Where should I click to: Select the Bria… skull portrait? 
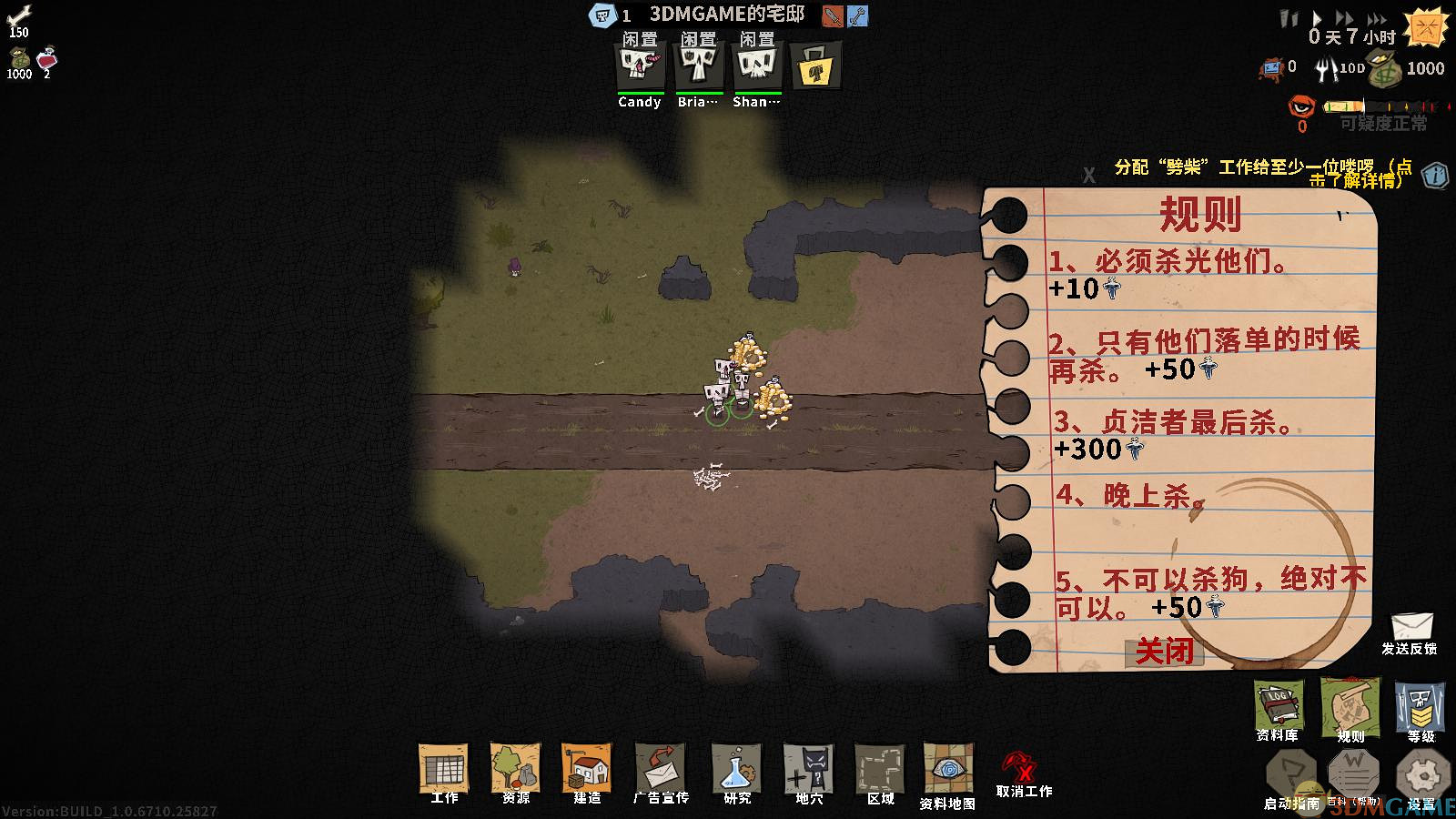(x=698, y=67)
